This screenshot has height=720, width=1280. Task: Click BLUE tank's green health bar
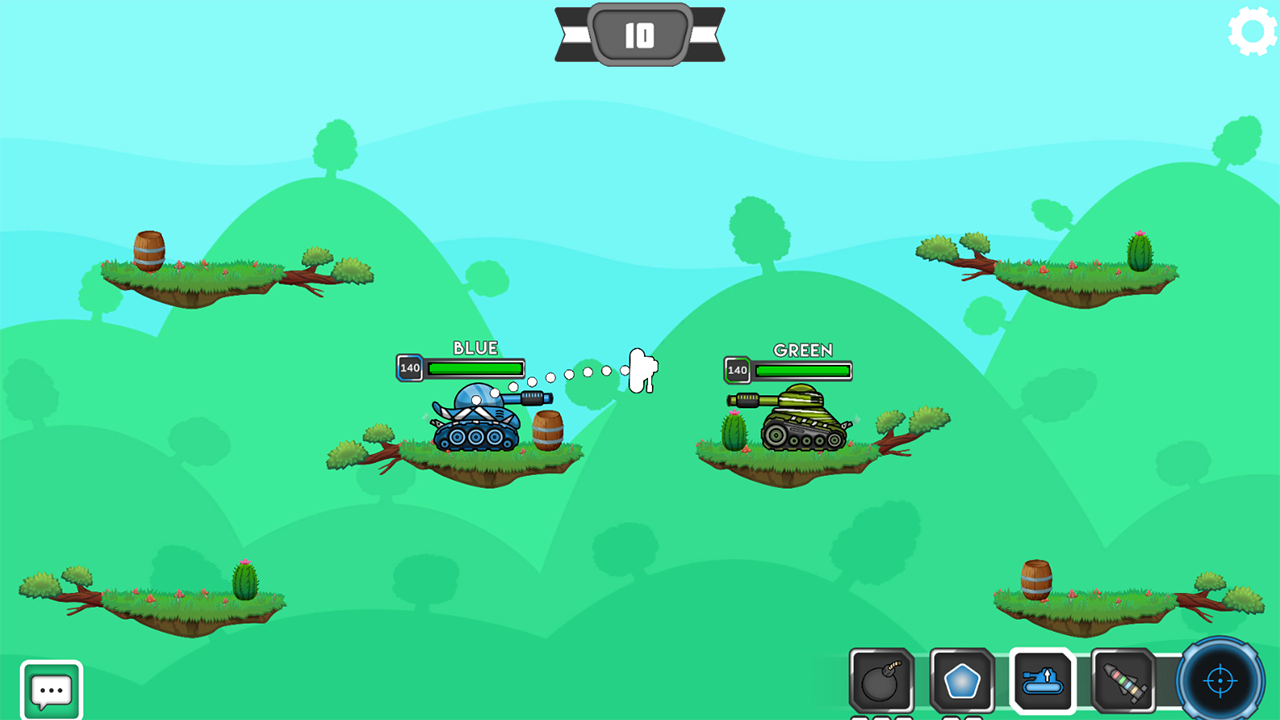point(474,368)
